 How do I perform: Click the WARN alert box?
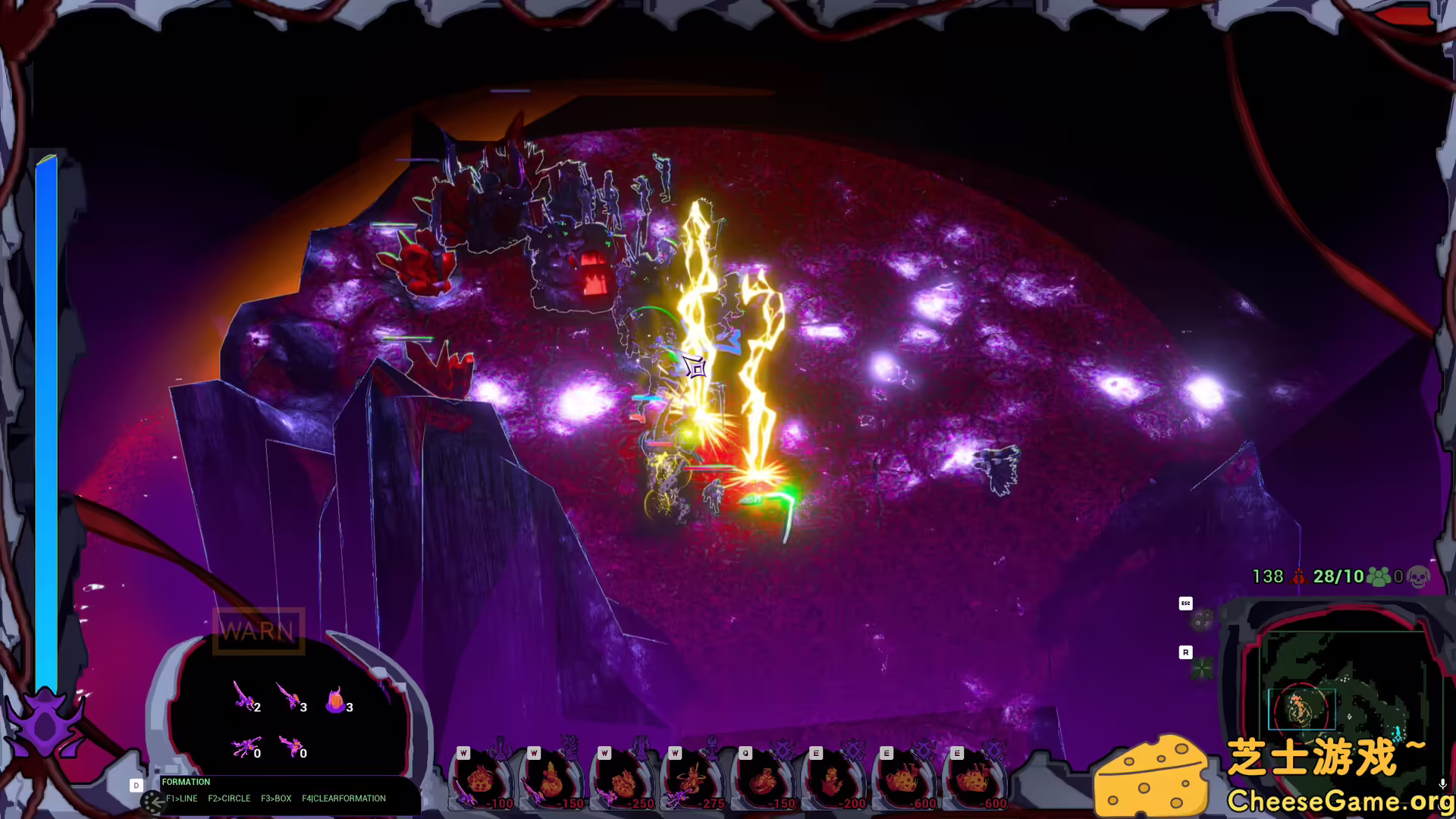click(x=258, y=631)
